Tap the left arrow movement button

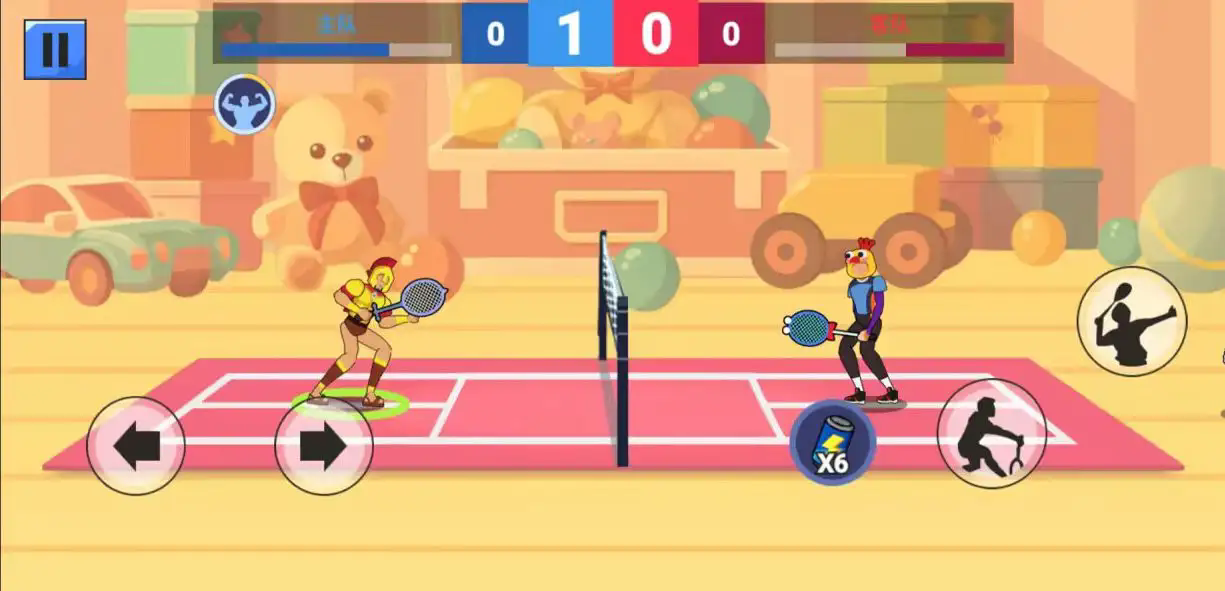[x=136, y=446]
